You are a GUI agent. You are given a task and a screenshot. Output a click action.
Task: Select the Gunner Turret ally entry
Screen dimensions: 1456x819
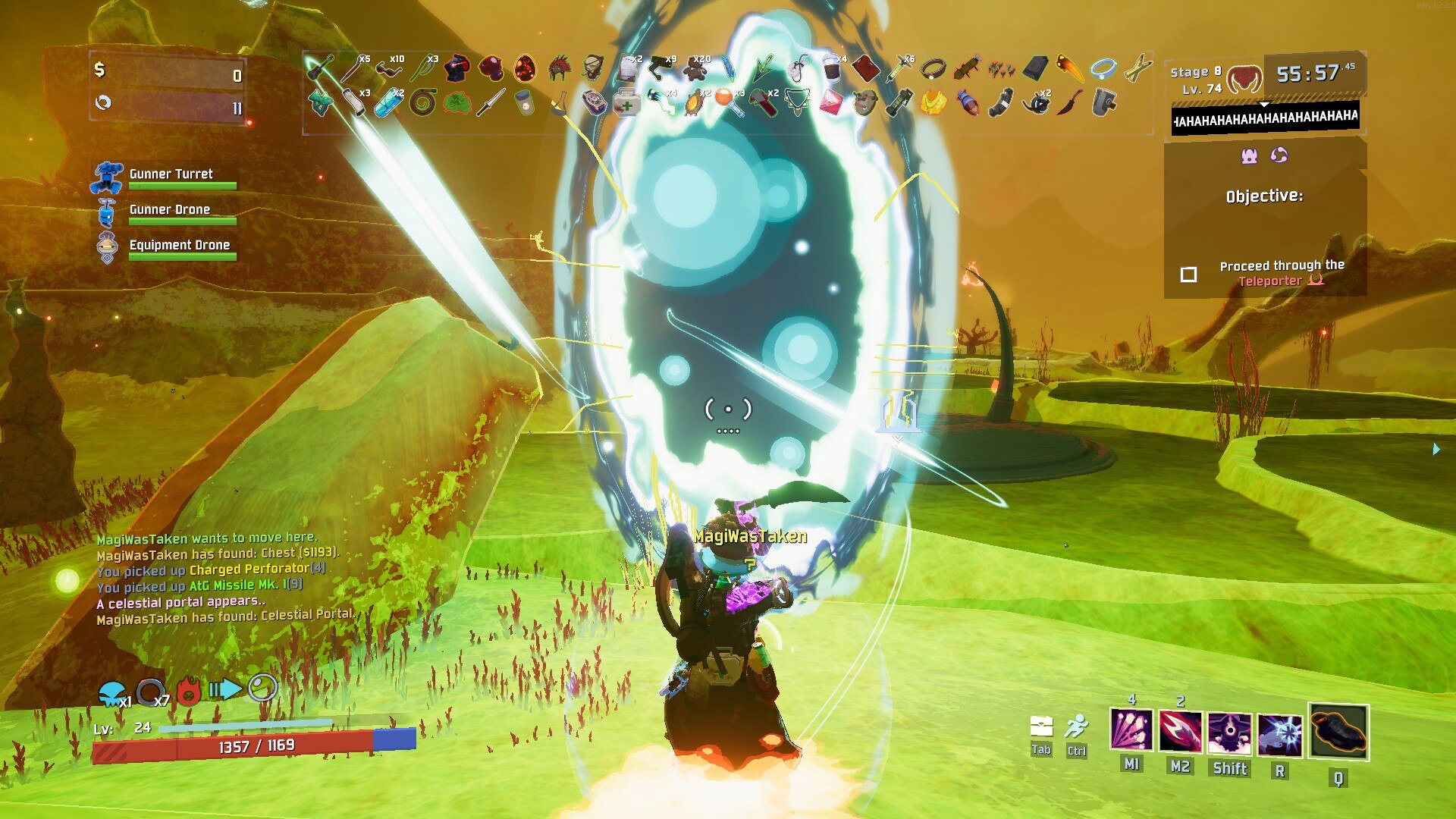point(171,175)
